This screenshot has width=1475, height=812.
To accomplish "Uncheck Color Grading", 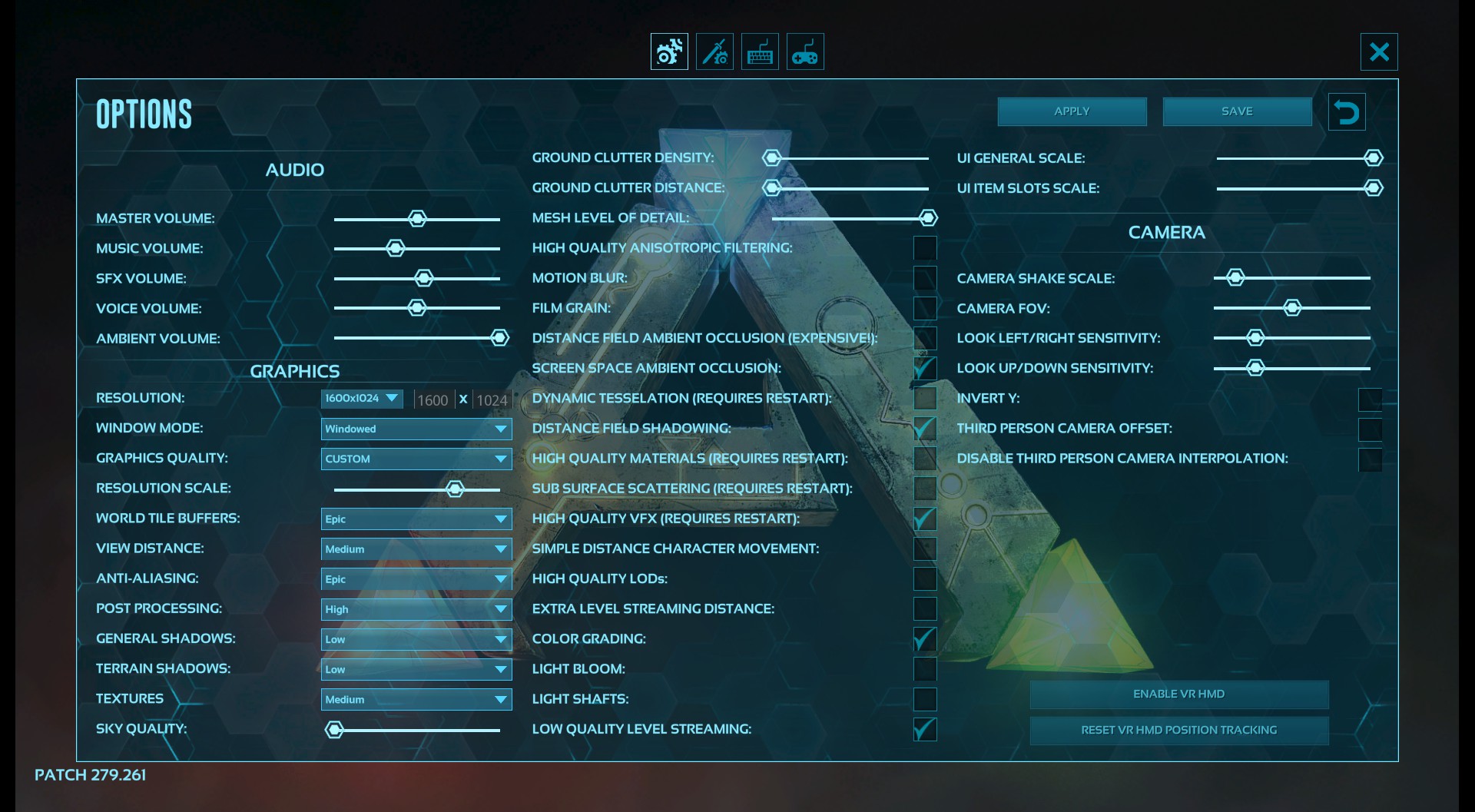I will [x=925, y=639].
